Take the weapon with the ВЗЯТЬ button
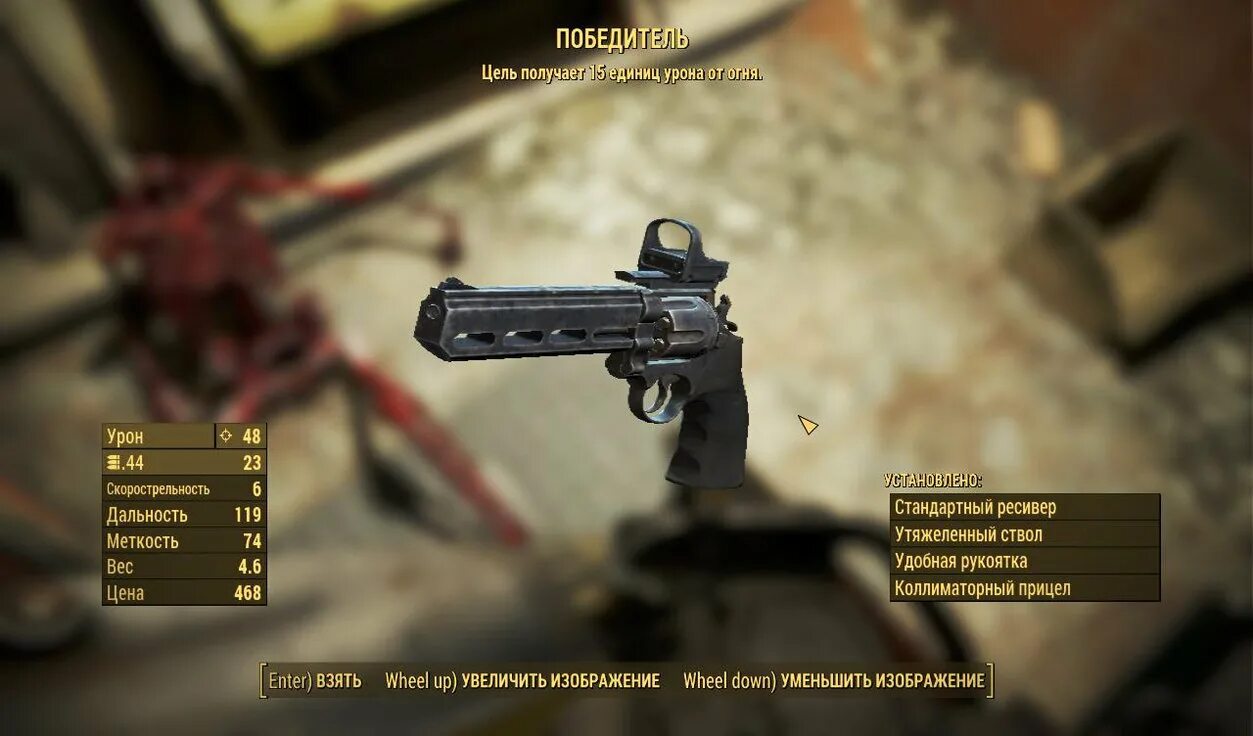The height and width of the screenshot is (736, 1253). pyautogui.click(x=316, y=681)
